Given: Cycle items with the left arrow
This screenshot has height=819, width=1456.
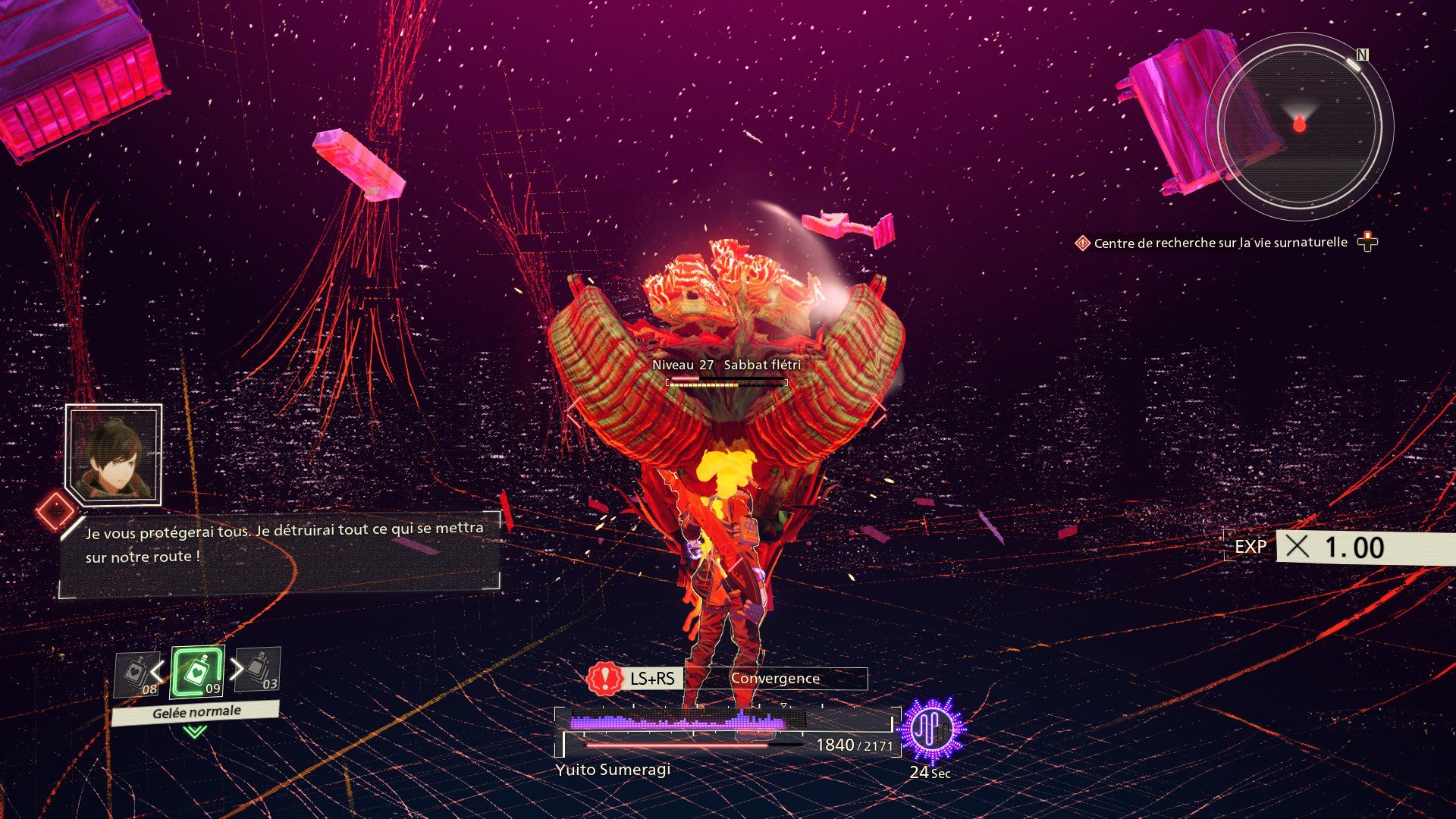Looking at the screenshot, I should pyautogui.click(x=157, y=671).
